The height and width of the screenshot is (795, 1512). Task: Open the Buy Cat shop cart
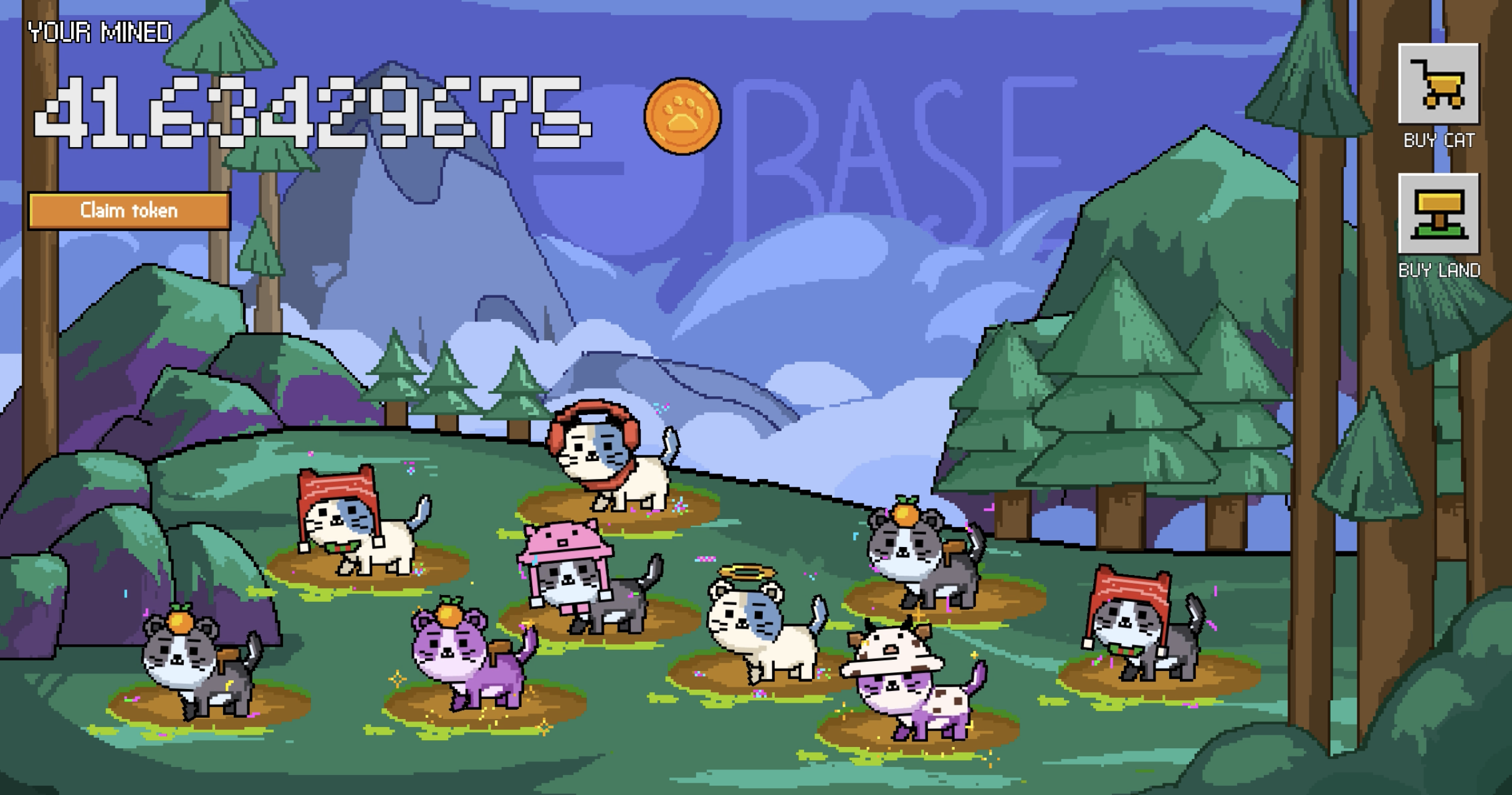click(1438, 85)
